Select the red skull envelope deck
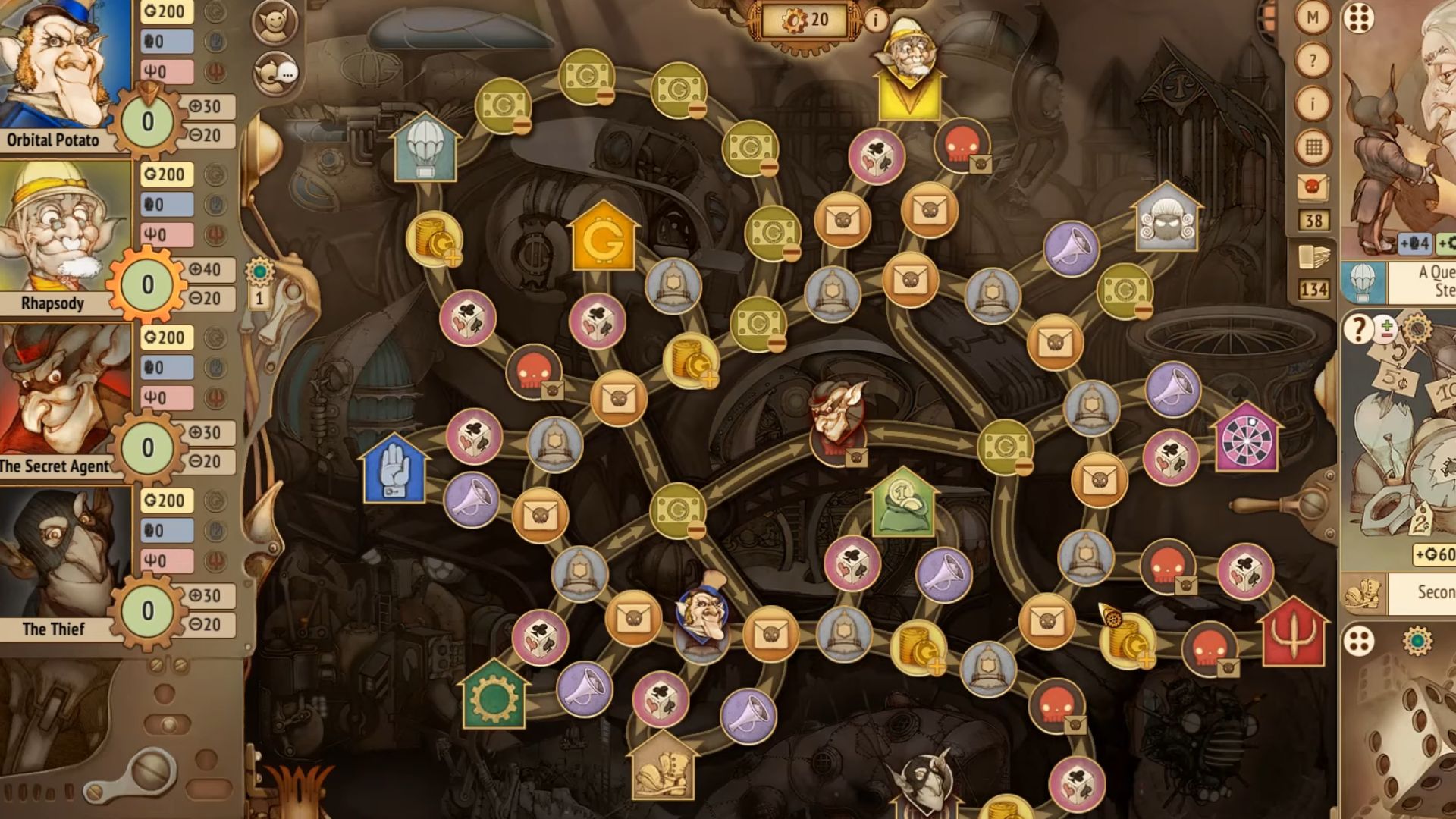This screenshot has height=819, width=1456. click(x=1313, y=187)
